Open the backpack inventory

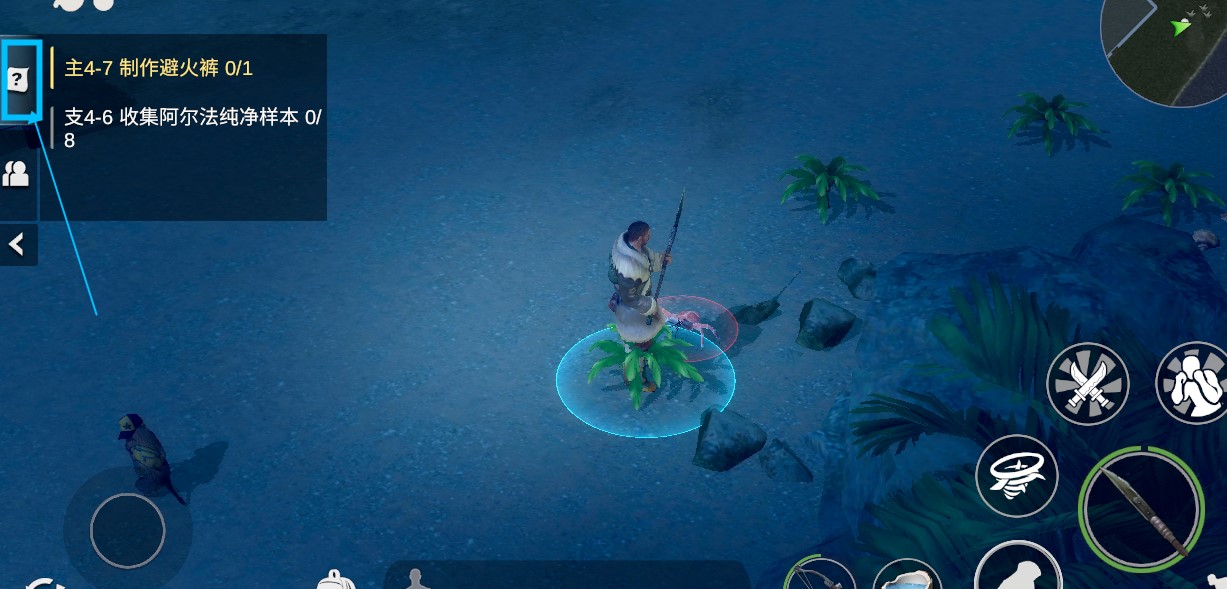tap(336, 580)
